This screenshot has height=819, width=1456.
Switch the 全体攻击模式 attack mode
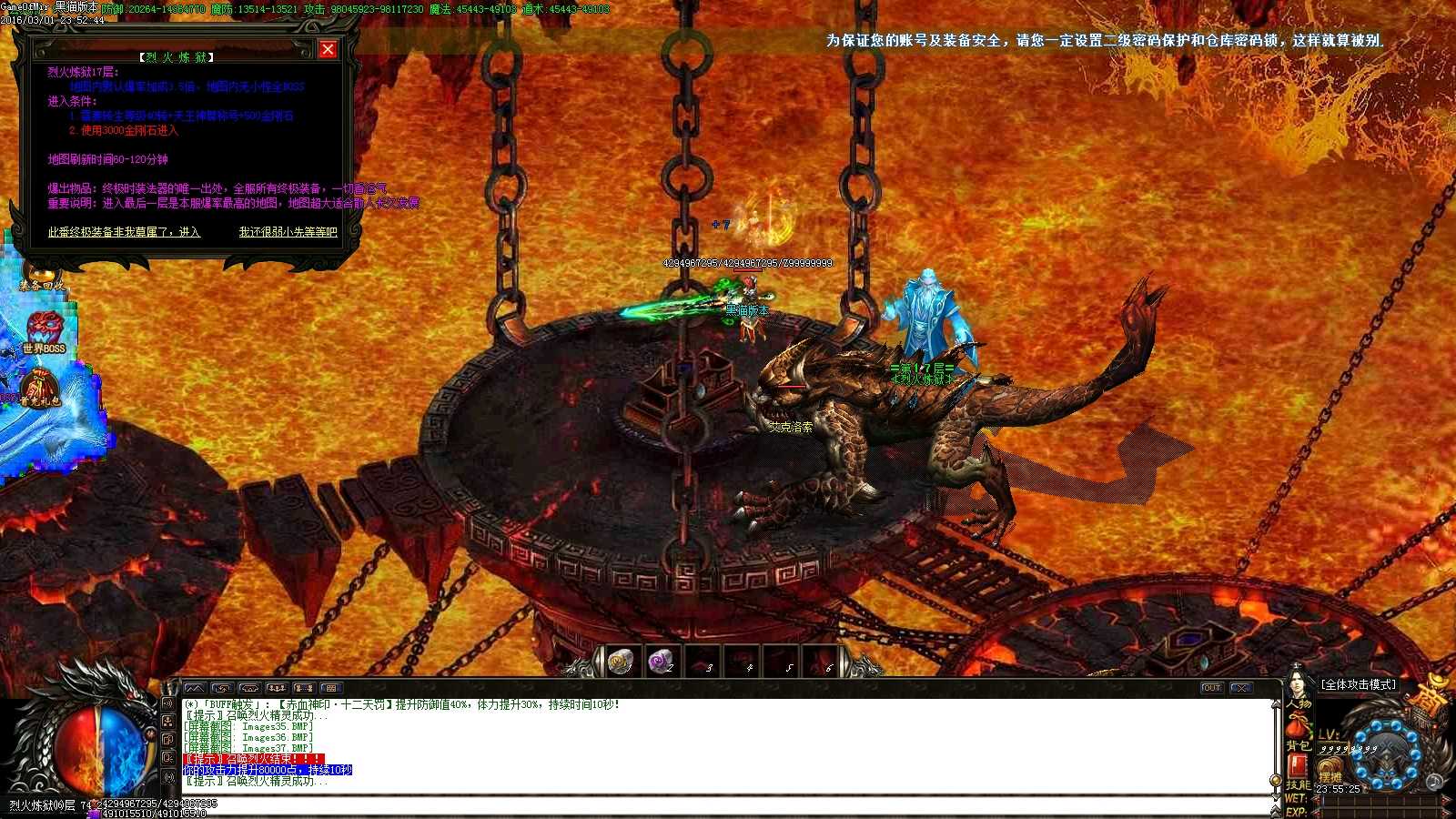click(x=1359, y=684)
